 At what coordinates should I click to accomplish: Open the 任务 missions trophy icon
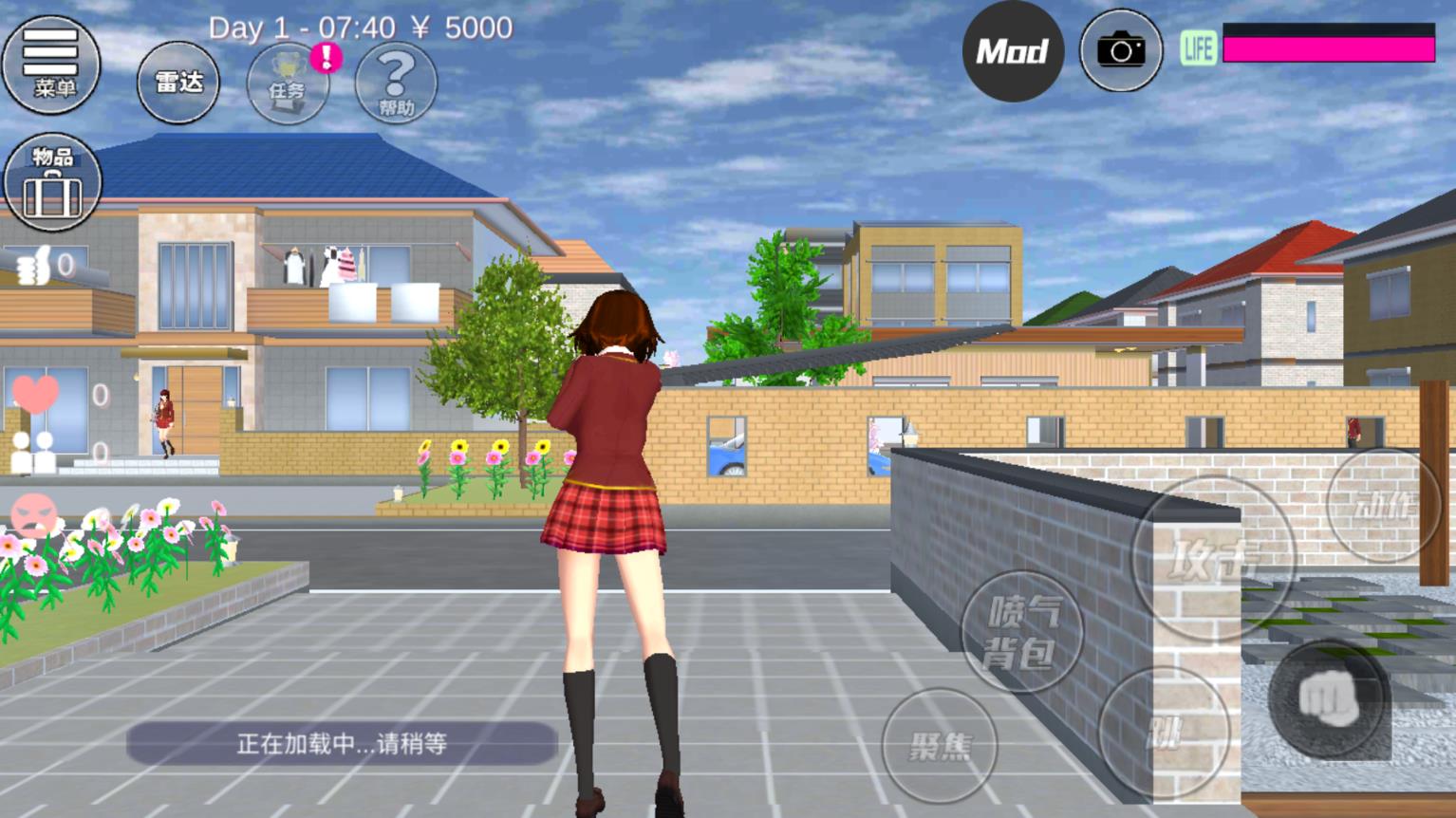tap(288, 84)
